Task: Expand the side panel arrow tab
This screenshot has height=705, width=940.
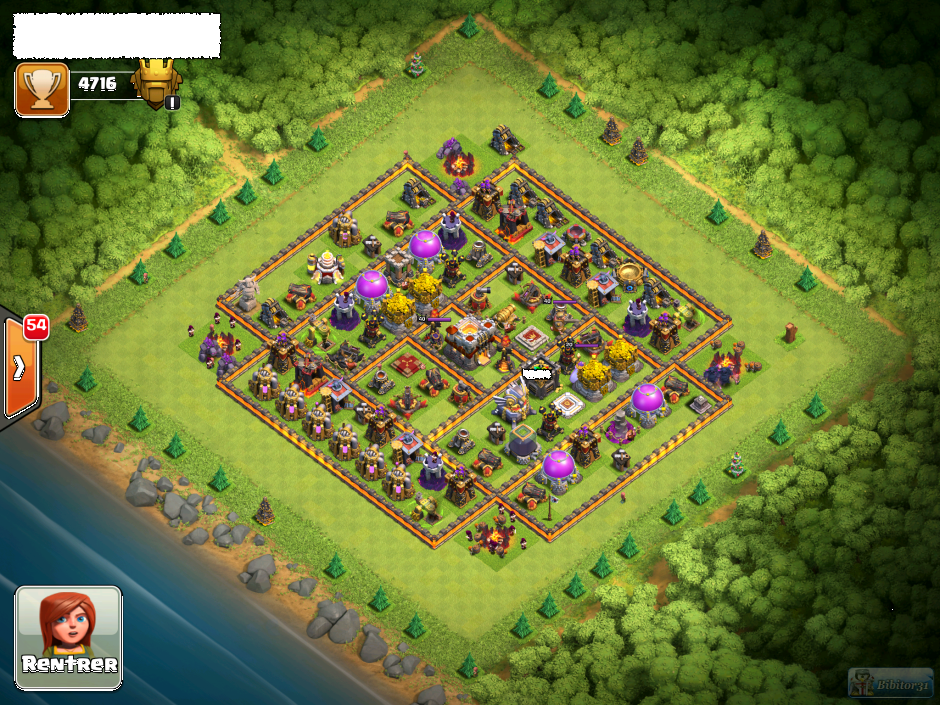Action: (x=20, y=367)
